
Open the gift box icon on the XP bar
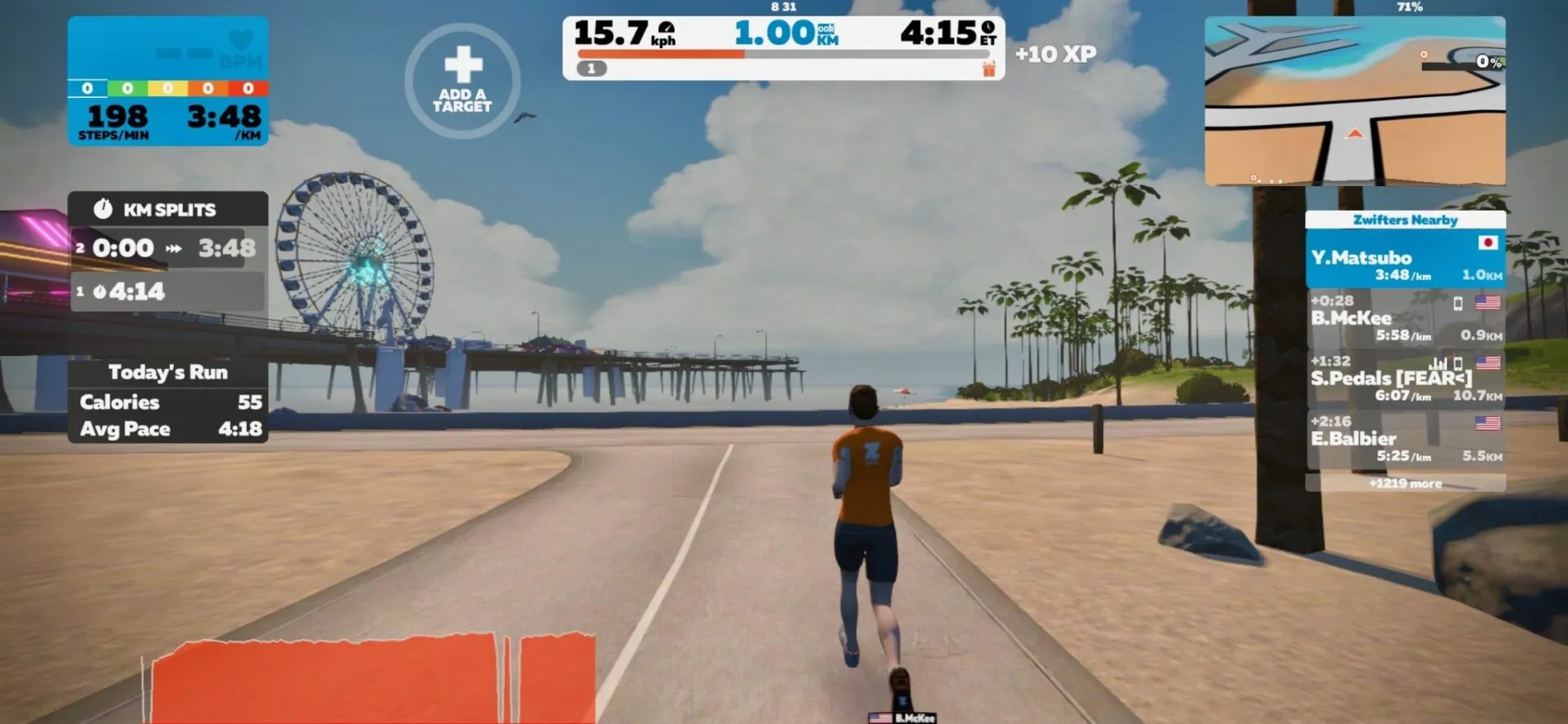[x=989, y=69]
